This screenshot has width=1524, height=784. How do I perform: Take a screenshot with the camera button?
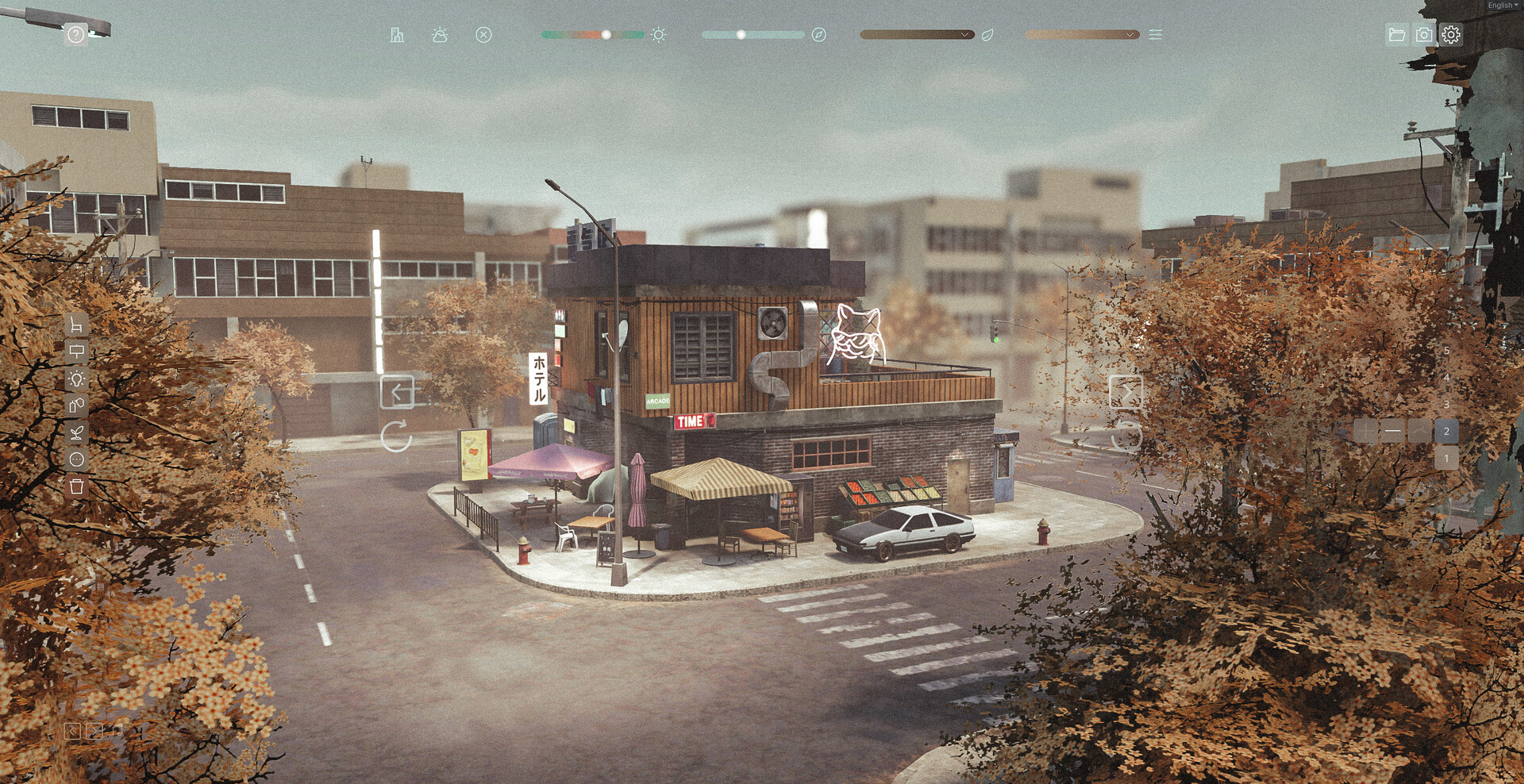1424,35
